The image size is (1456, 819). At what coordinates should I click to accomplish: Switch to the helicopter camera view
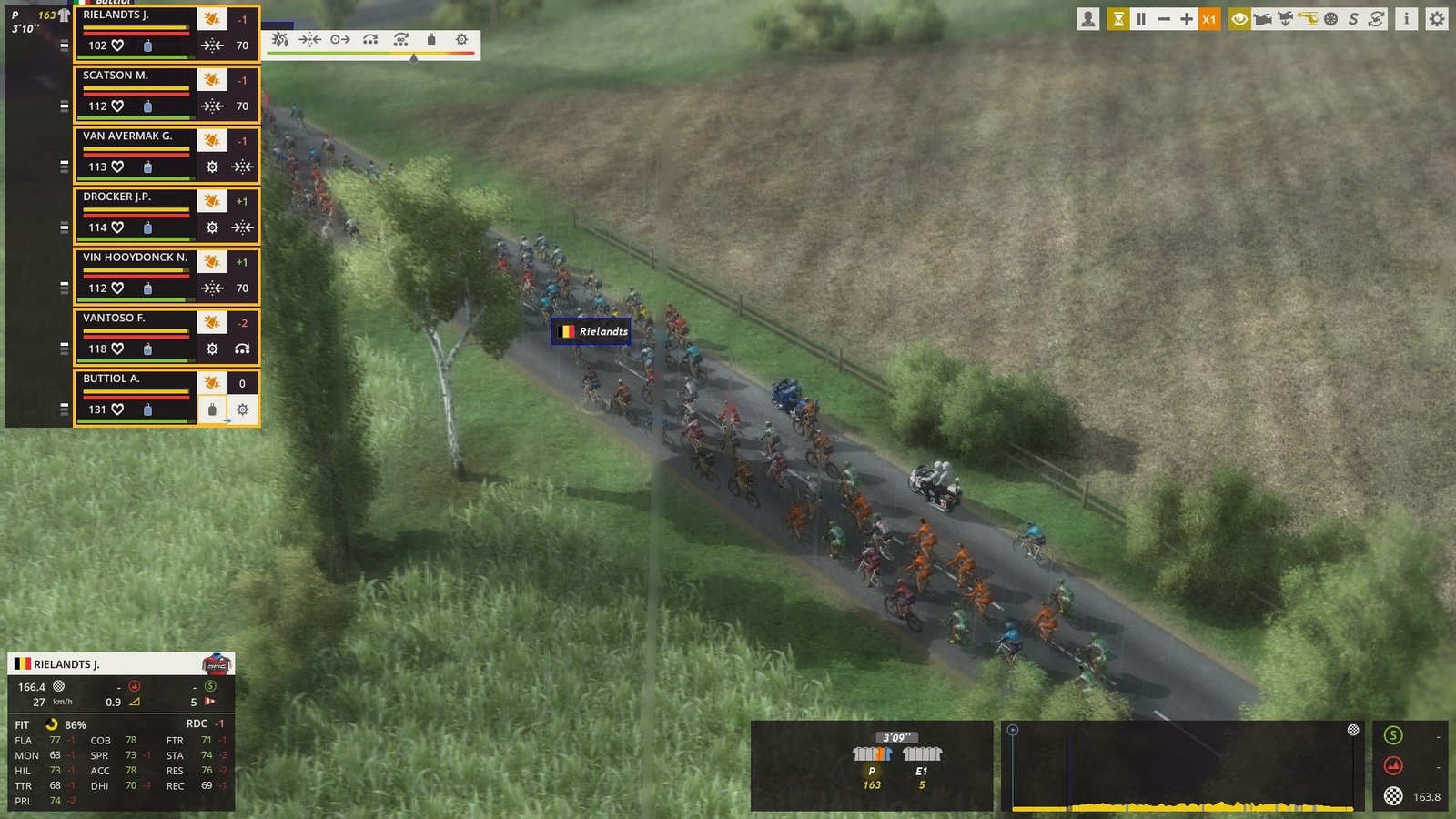tap(1308, 19)
